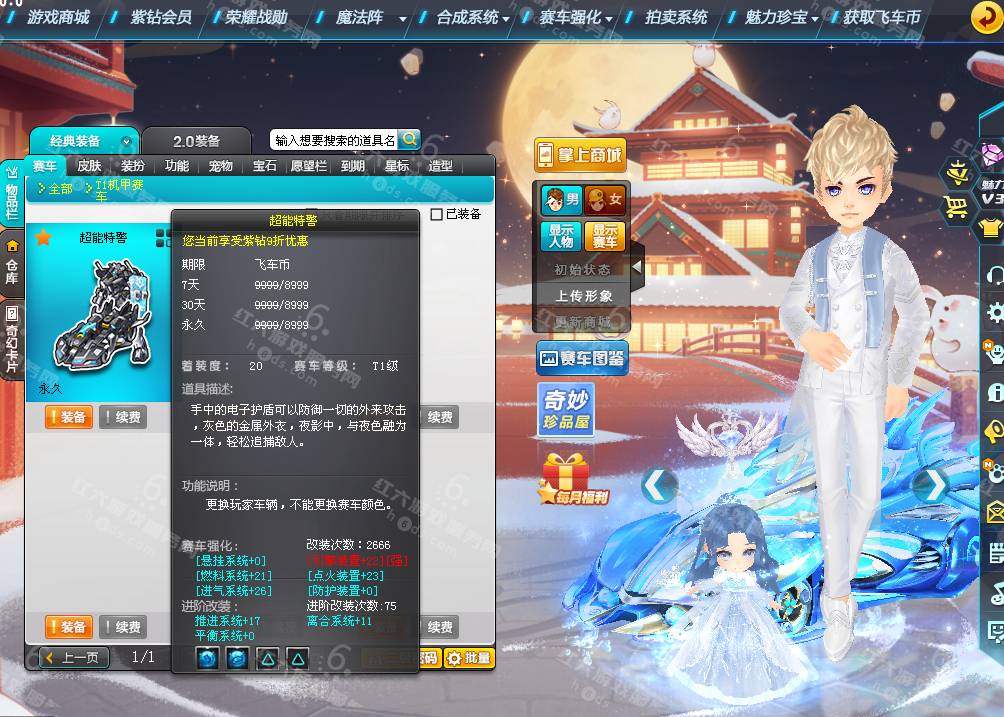Screen dimensions: 1004x717
Task: Switch to the 宠物 category tab
Action: click(220, 166)
